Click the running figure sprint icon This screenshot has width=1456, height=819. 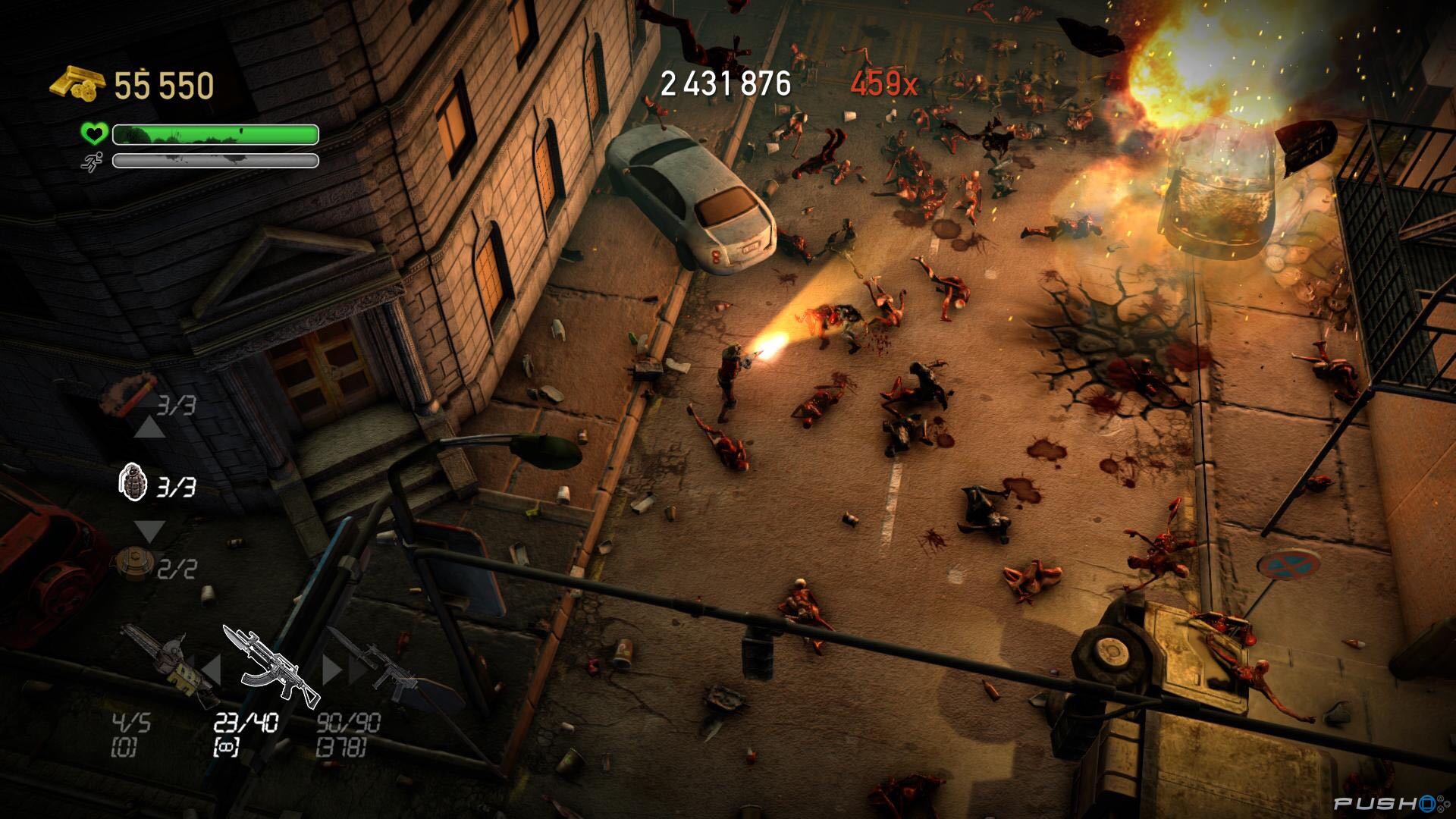pos(91,162)
